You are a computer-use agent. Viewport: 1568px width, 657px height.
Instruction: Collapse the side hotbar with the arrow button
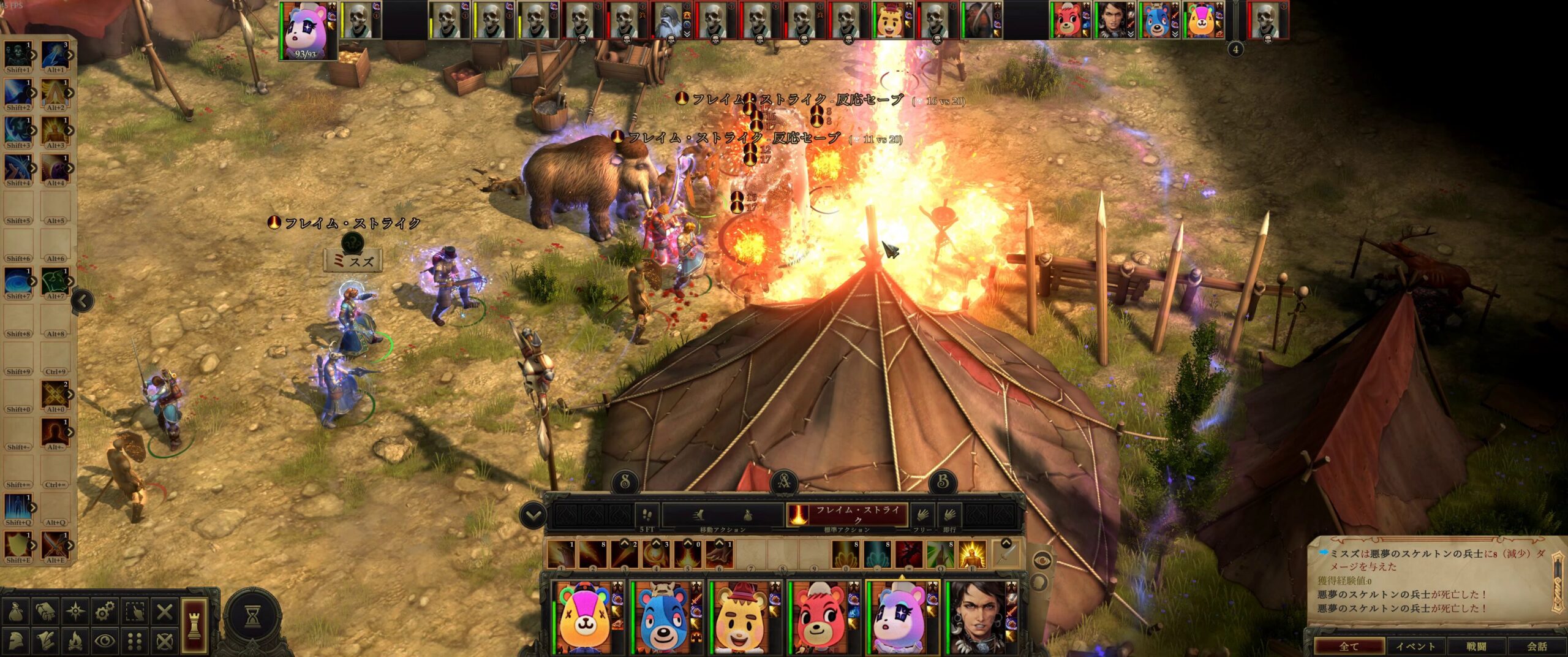click(83, 300)
